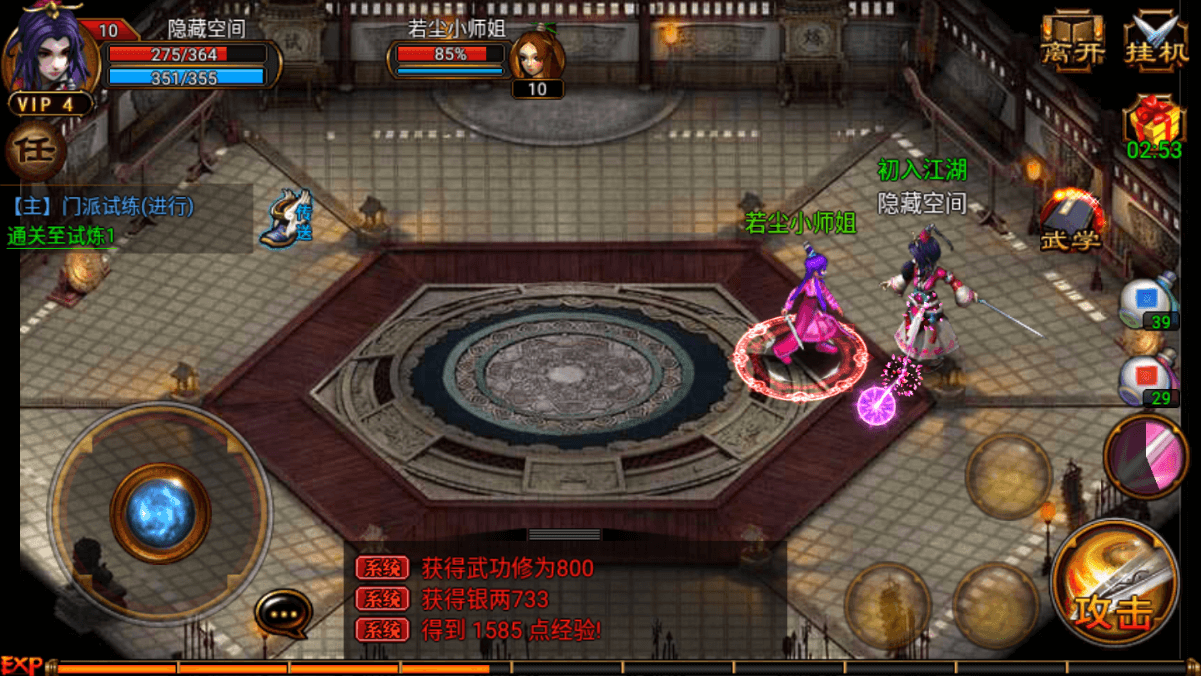Tap the blue virtual joystick orb
1201x676 pixels.
(160, 513)
